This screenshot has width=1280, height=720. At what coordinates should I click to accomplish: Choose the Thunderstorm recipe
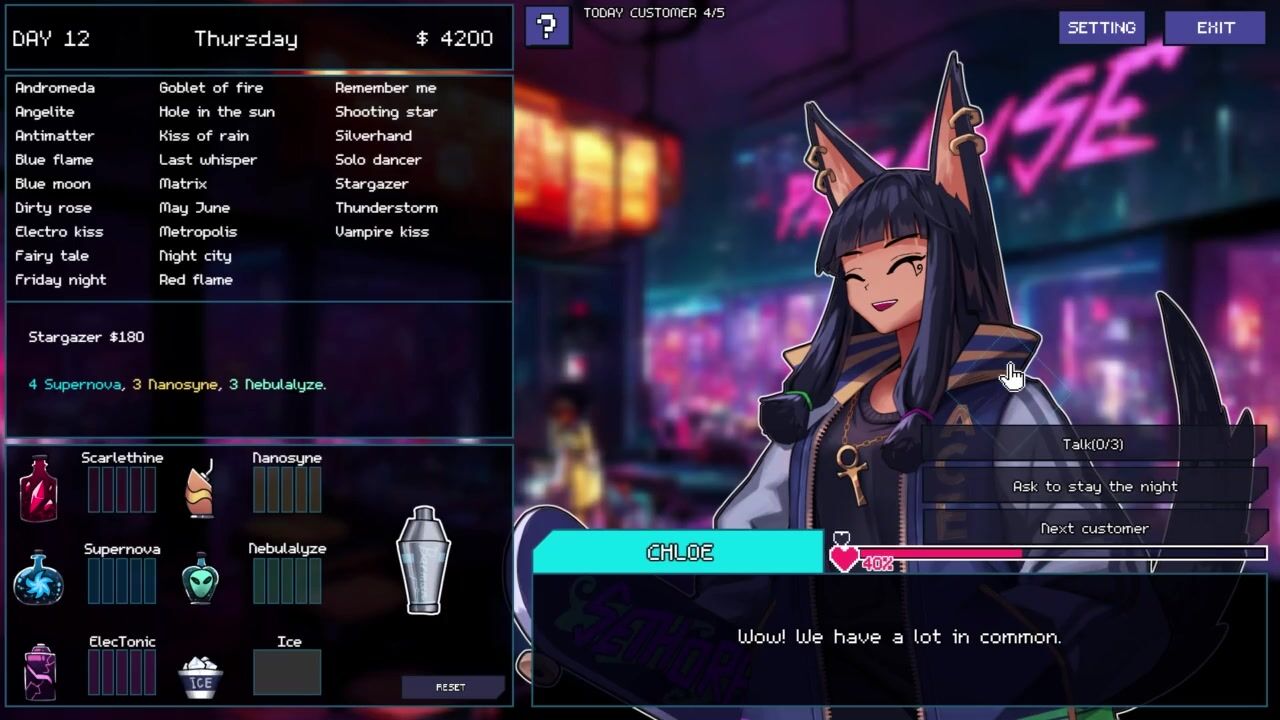(386, 208)
